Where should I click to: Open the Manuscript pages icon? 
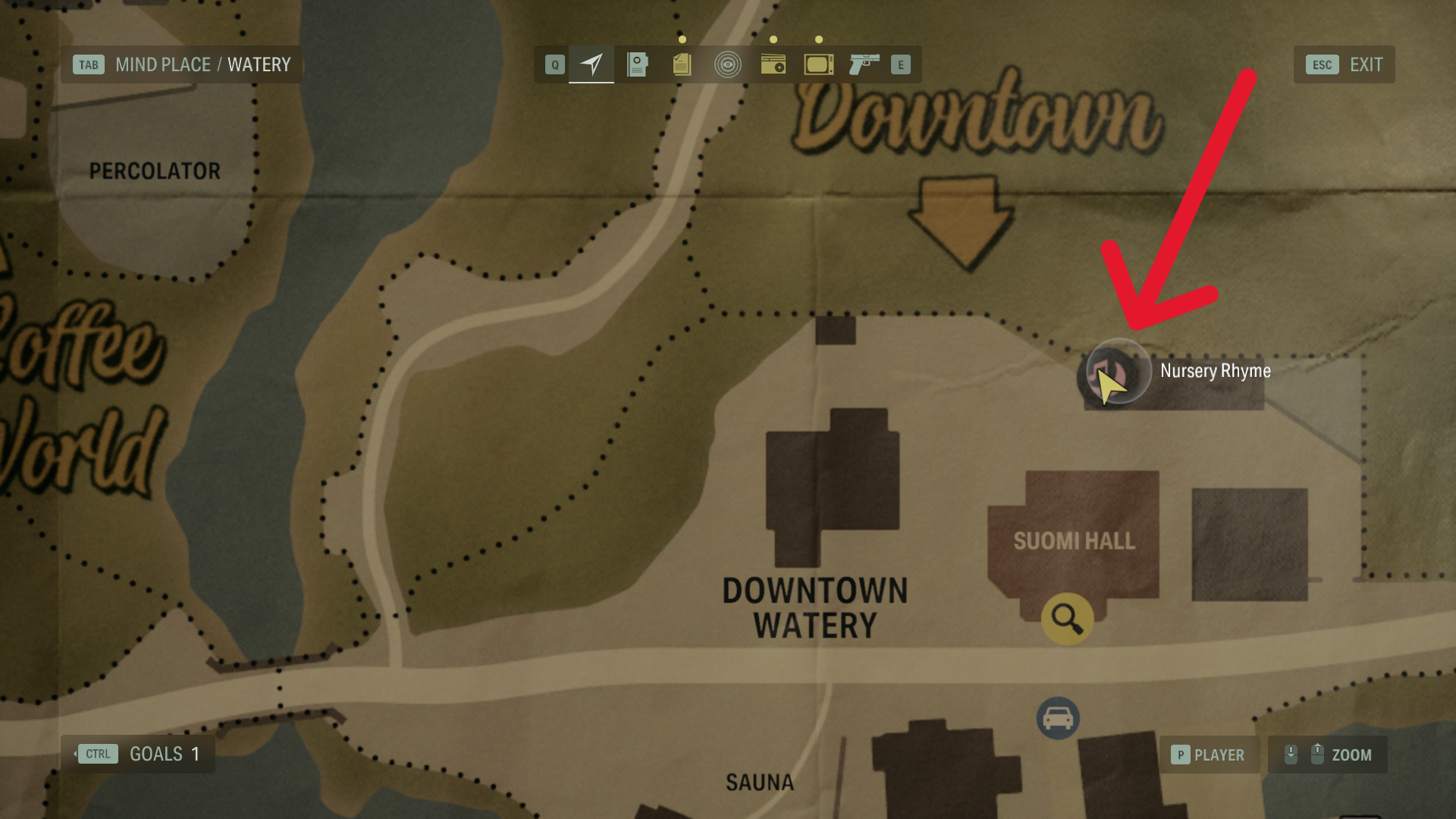coord(681,64)
